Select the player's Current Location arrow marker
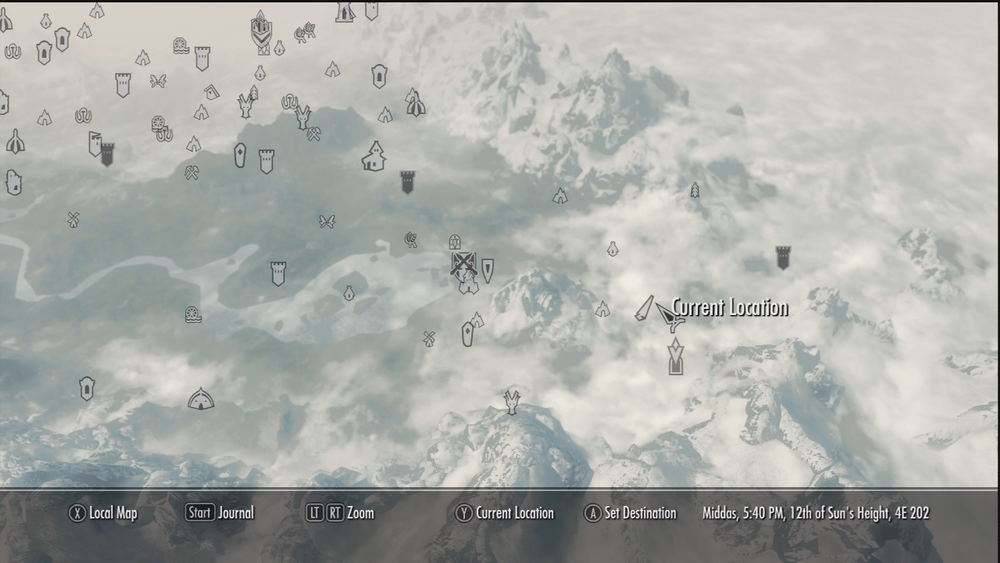 669,318
